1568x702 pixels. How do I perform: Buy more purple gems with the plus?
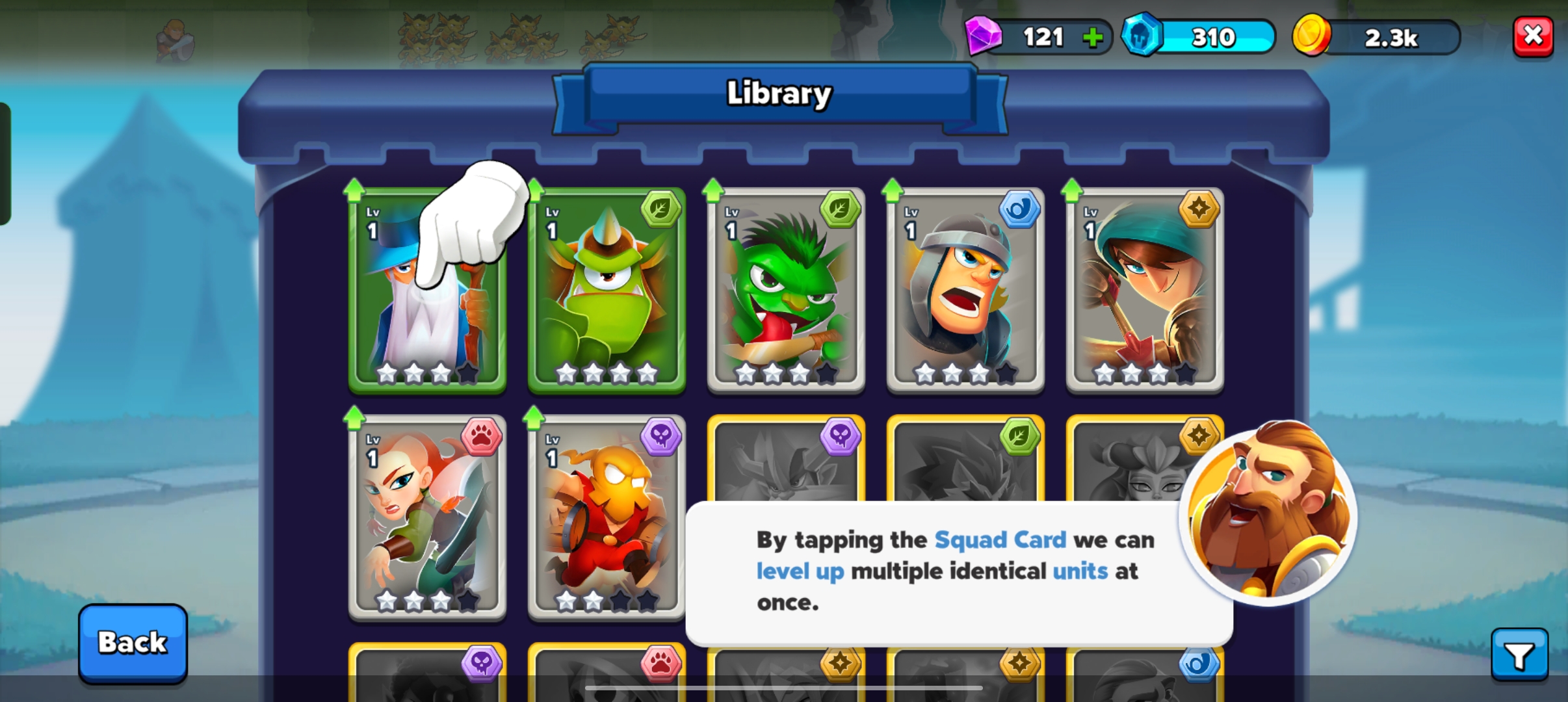pos(1093,38)
